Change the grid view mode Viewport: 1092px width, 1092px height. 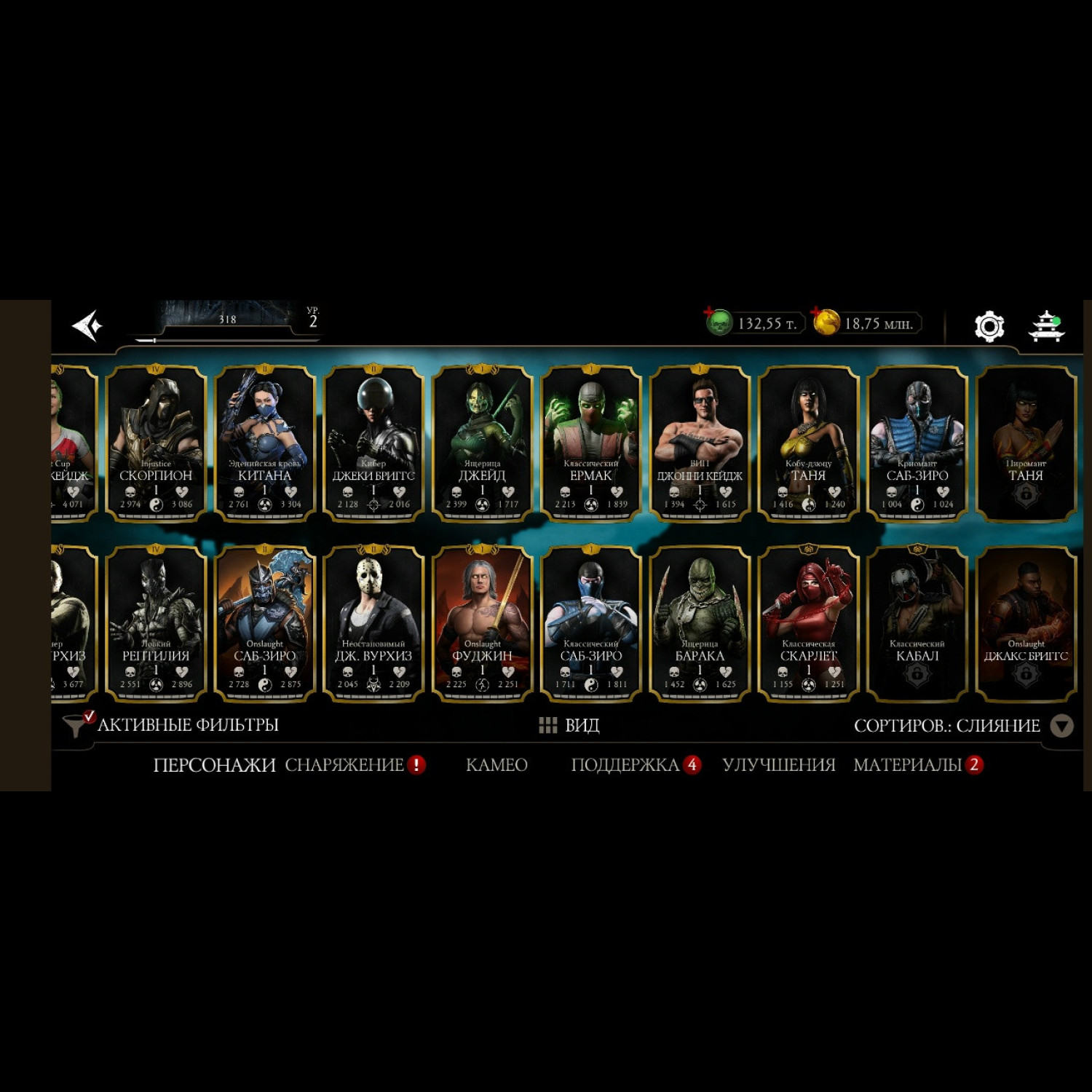(569, 725)
